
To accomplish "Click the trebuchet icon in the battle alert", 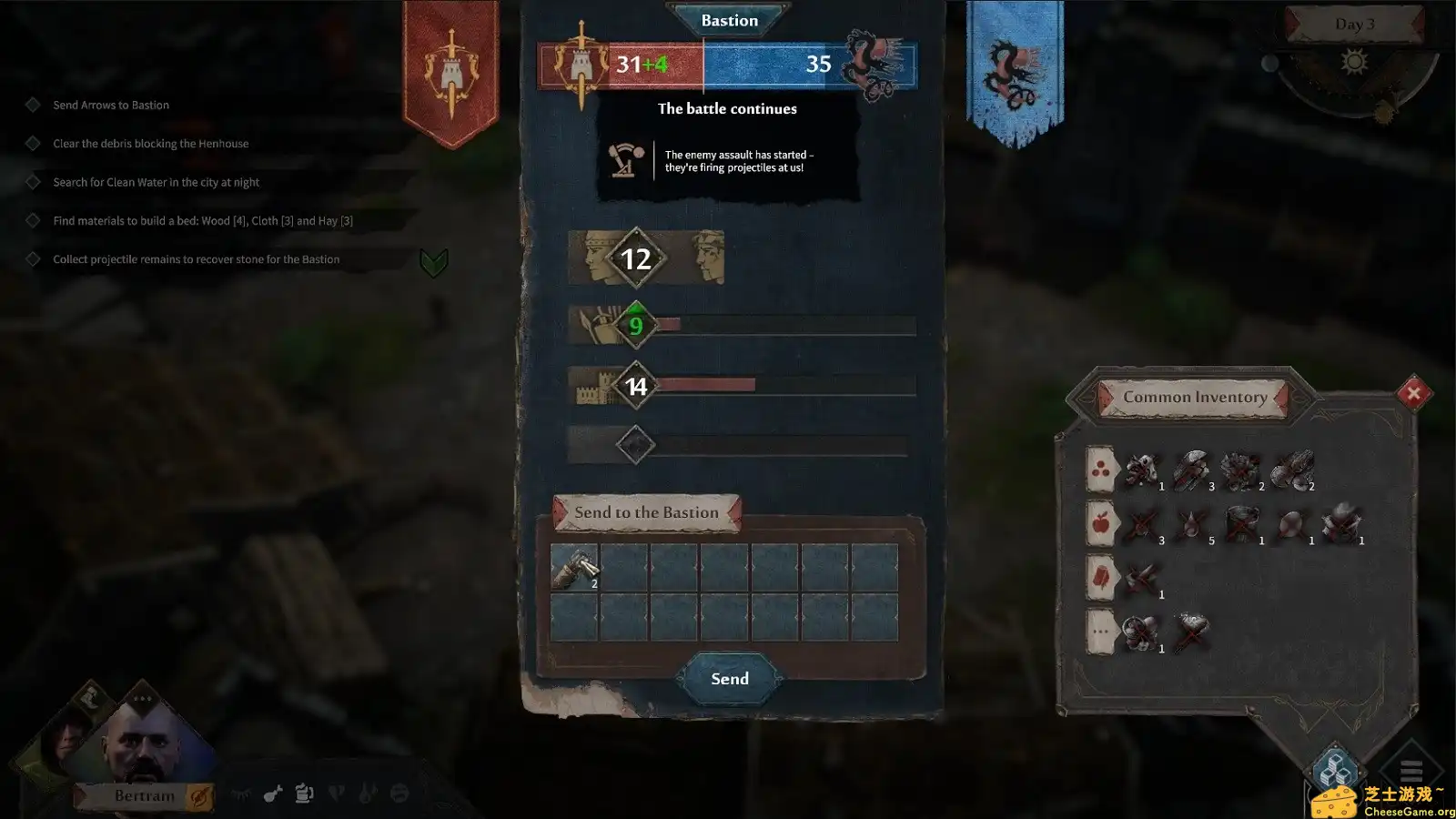I will pos(628,161).
